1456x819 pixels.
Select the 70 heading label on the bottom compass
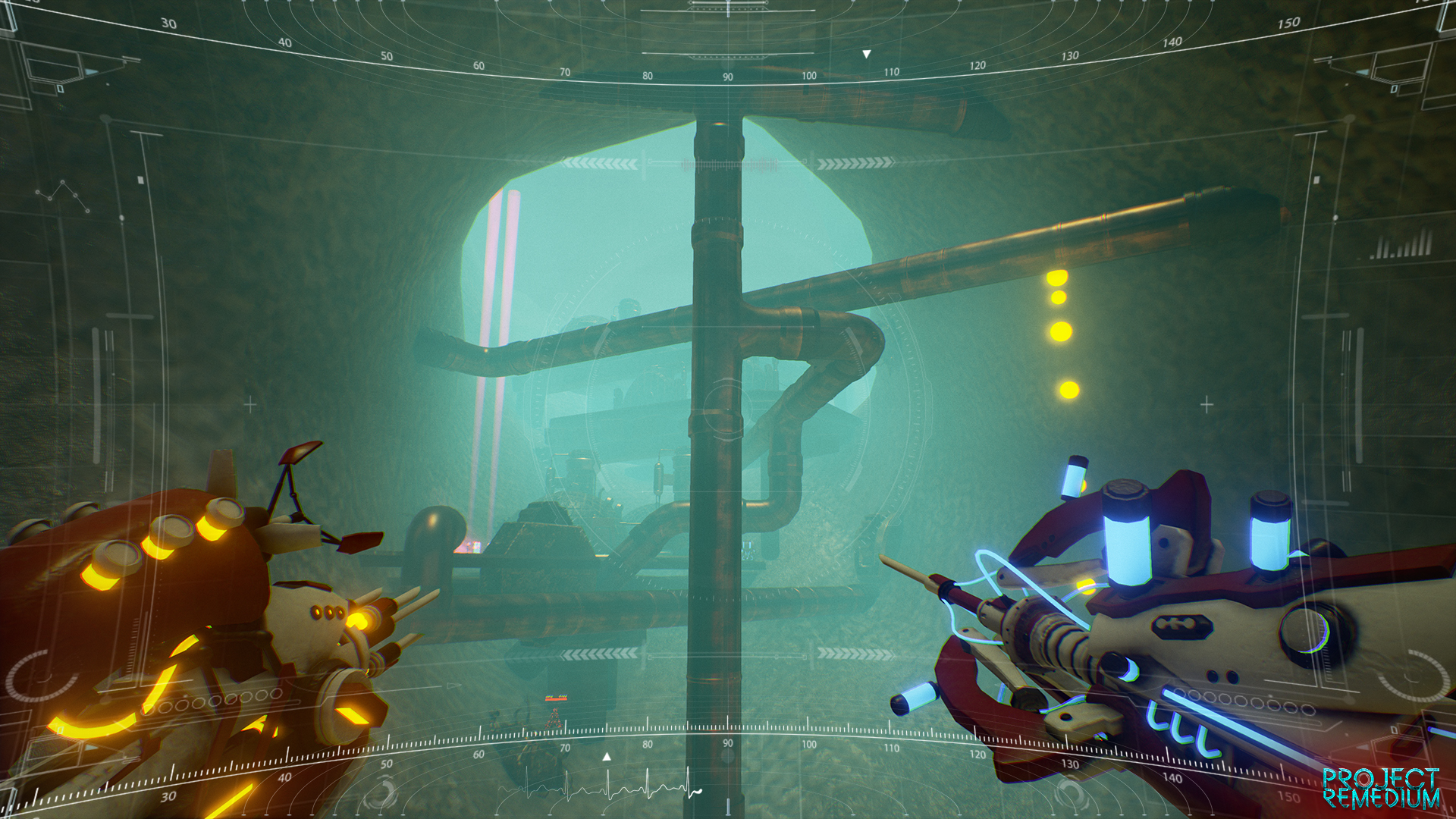pyautogui.click(x=565, y=747)
